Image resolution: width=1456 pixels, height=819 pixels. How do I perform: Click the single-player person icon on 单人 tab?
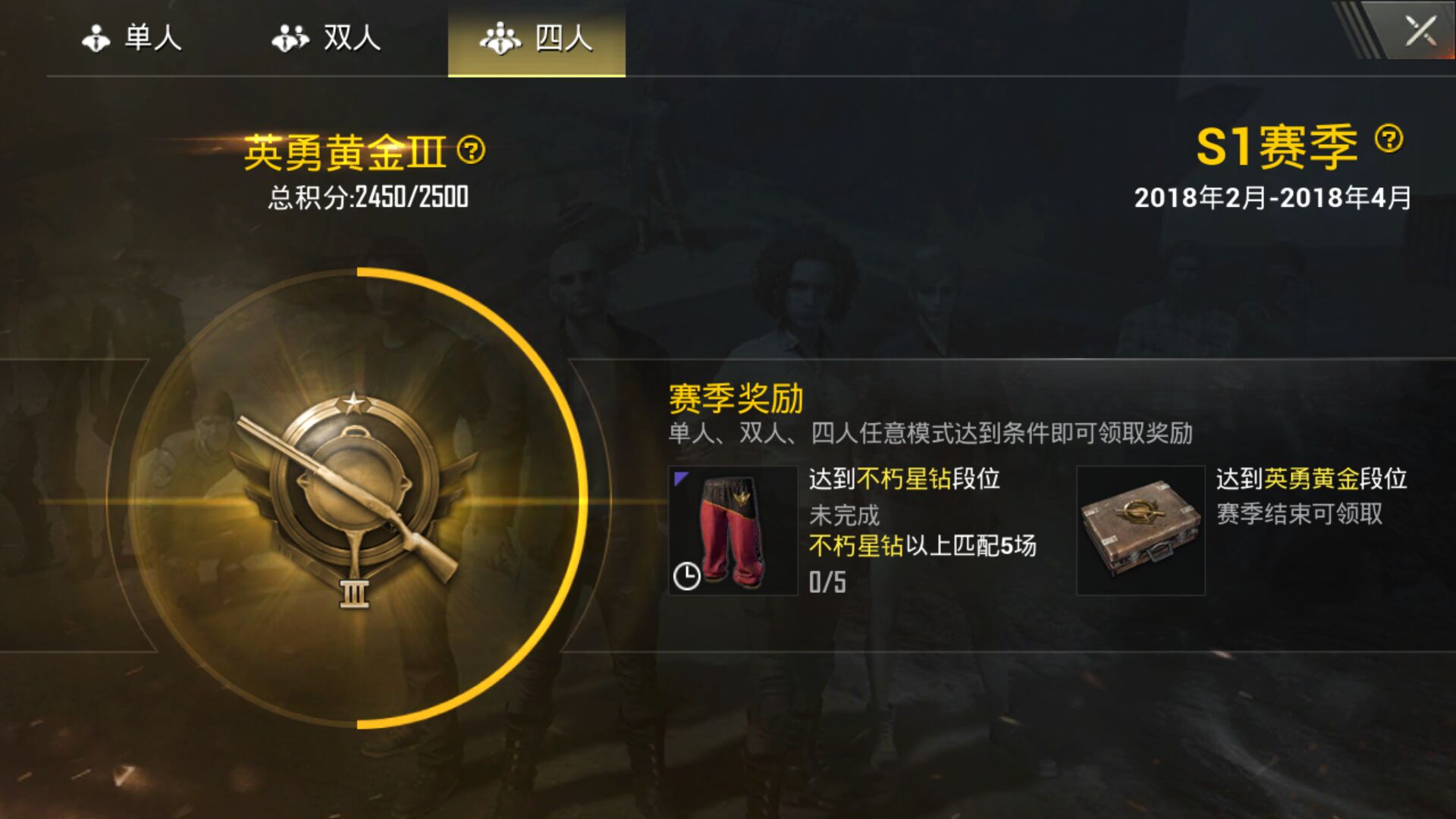point(96,38)
